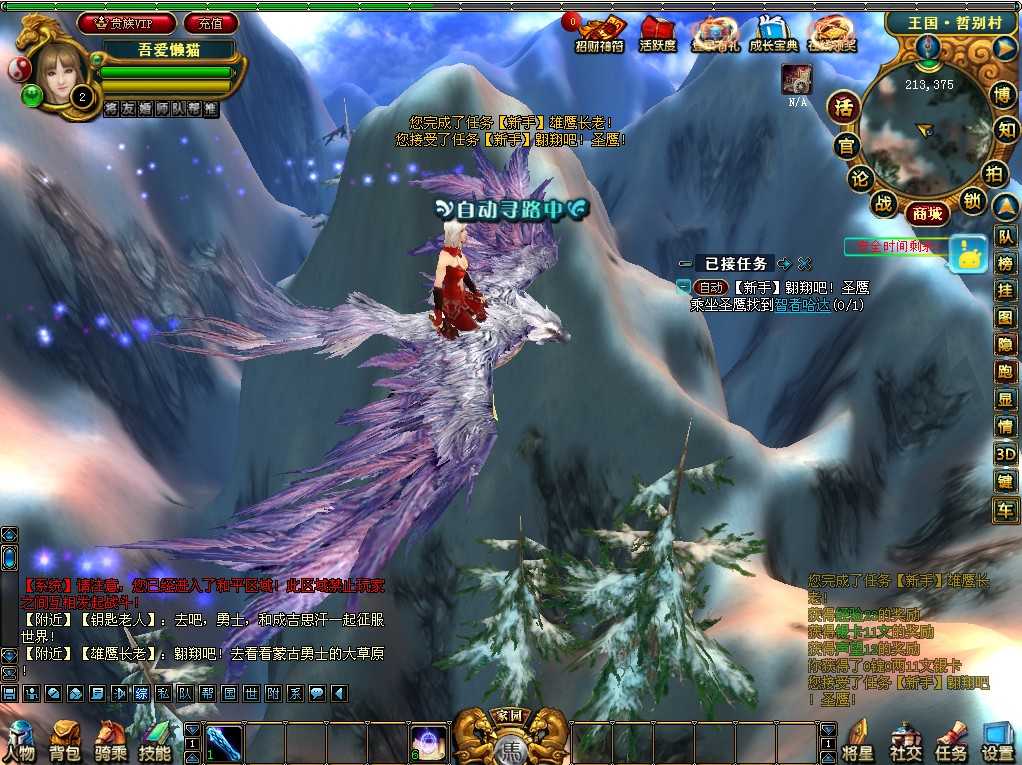Click the 充值 recharge button
This screenshot has height=765, width=1022.
[211, 22]
